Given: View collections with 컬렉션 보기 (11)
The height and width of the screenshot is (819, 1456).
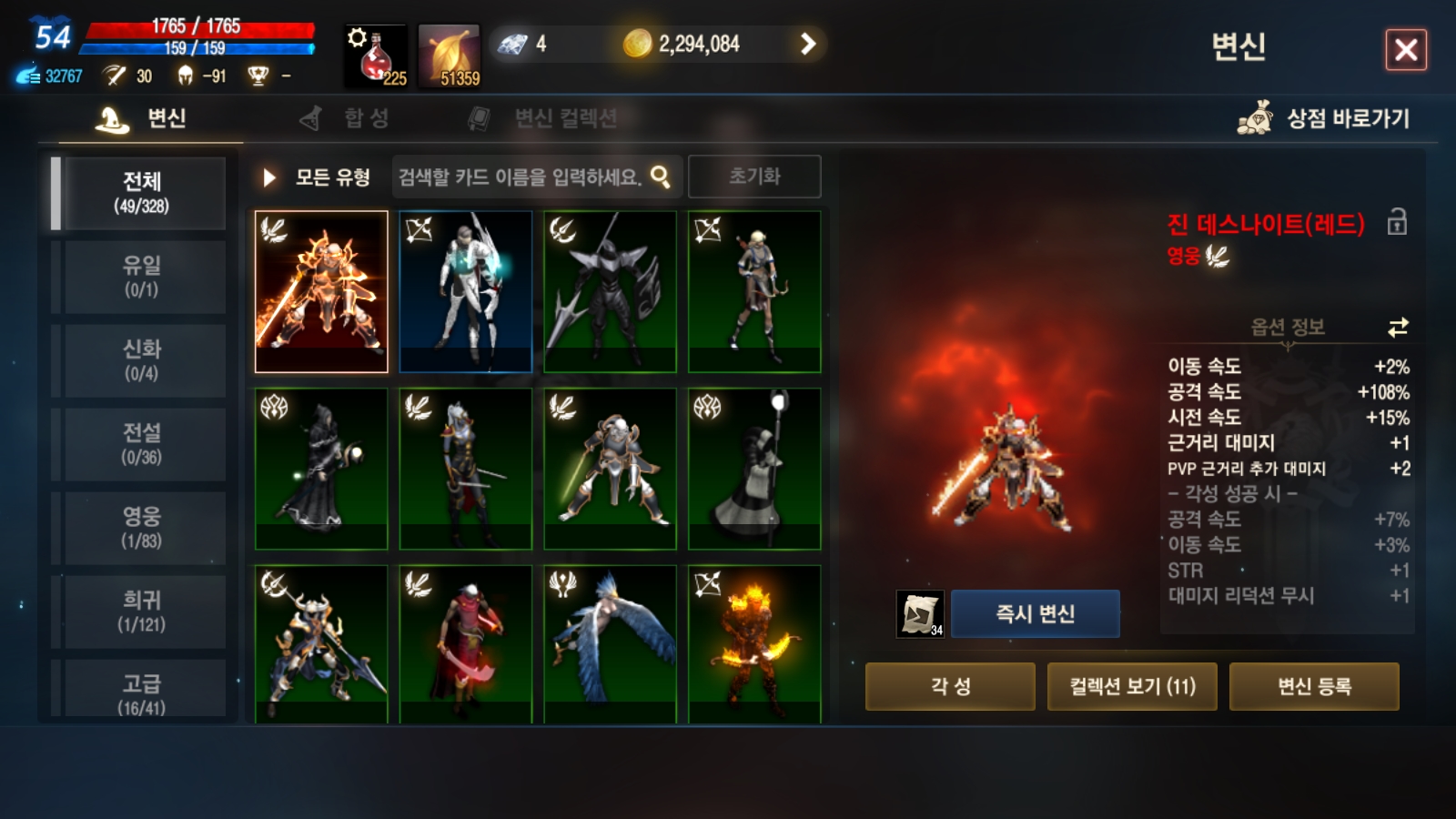Looking at the screenshot, I should [x=1132, y=686].
